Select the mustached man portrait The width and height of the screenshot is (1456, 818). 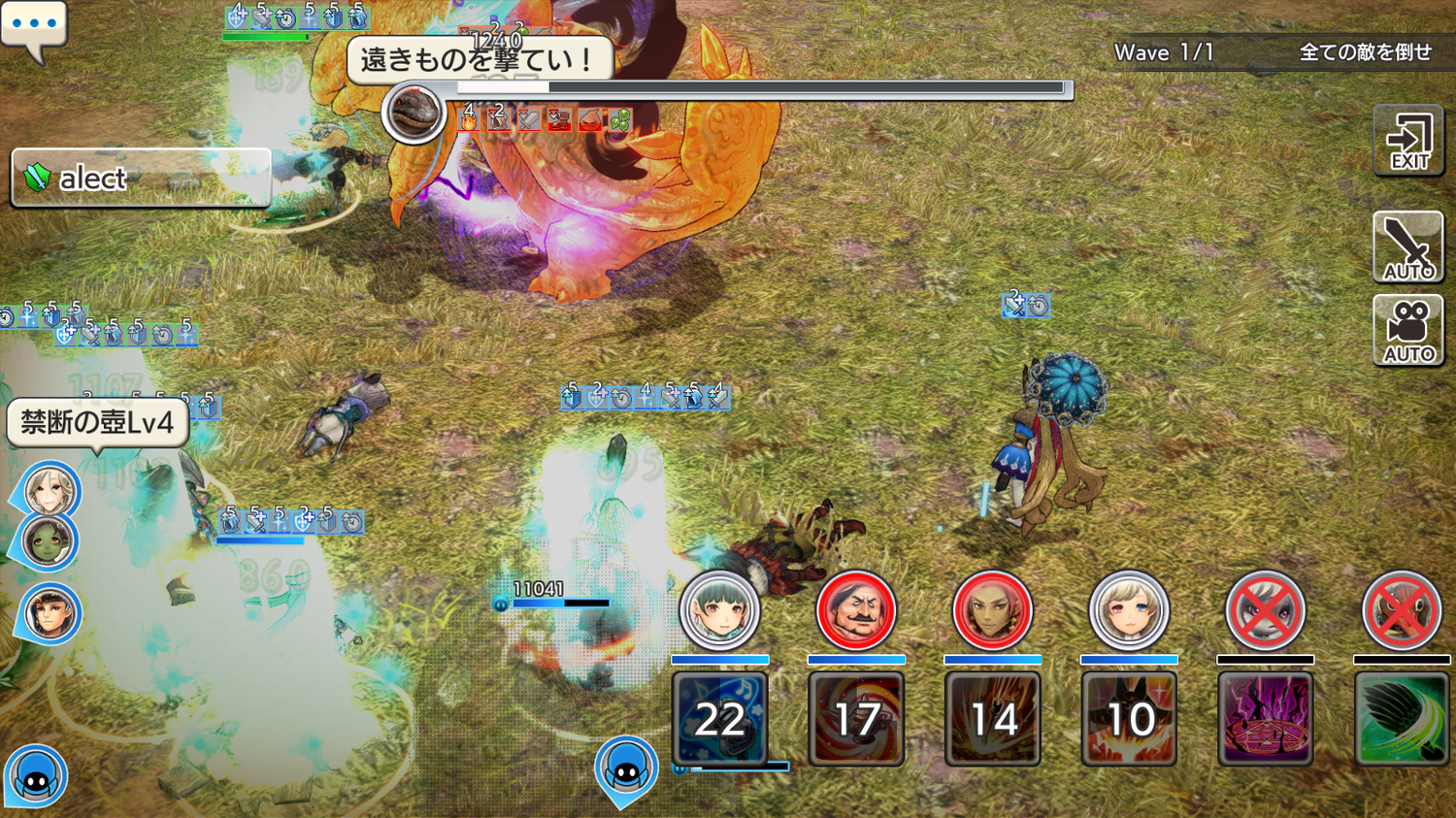click(x=856, y=610)
